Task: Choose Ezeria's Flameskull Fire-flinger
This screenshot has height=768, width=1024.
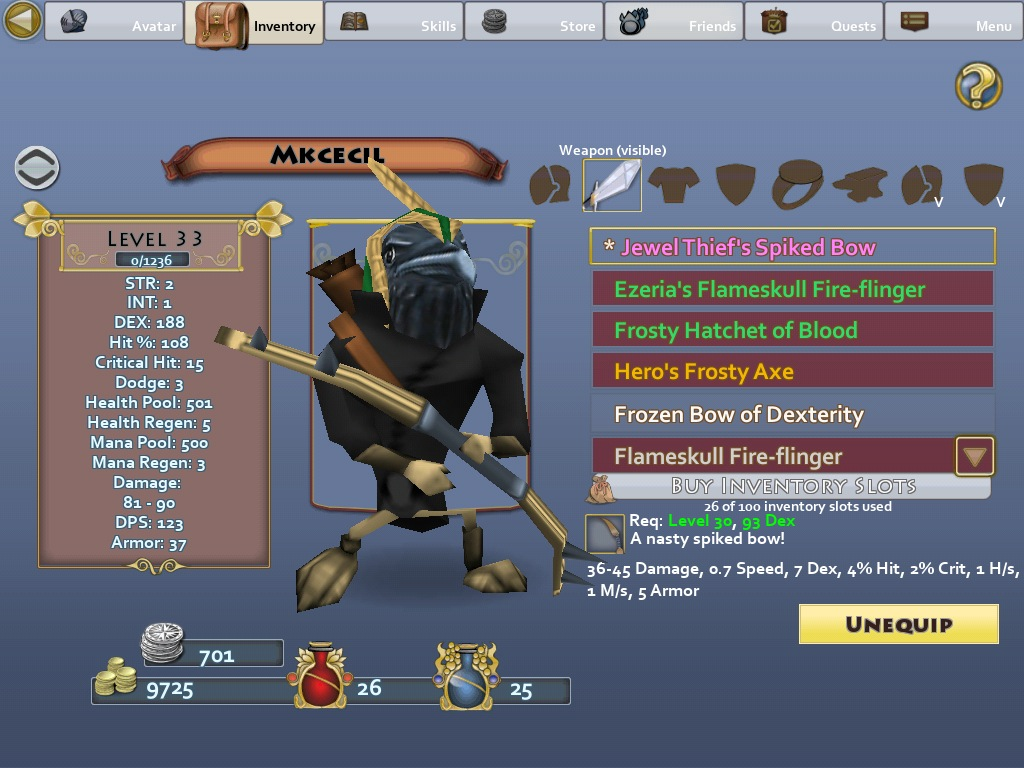Action: pos(793,289)
